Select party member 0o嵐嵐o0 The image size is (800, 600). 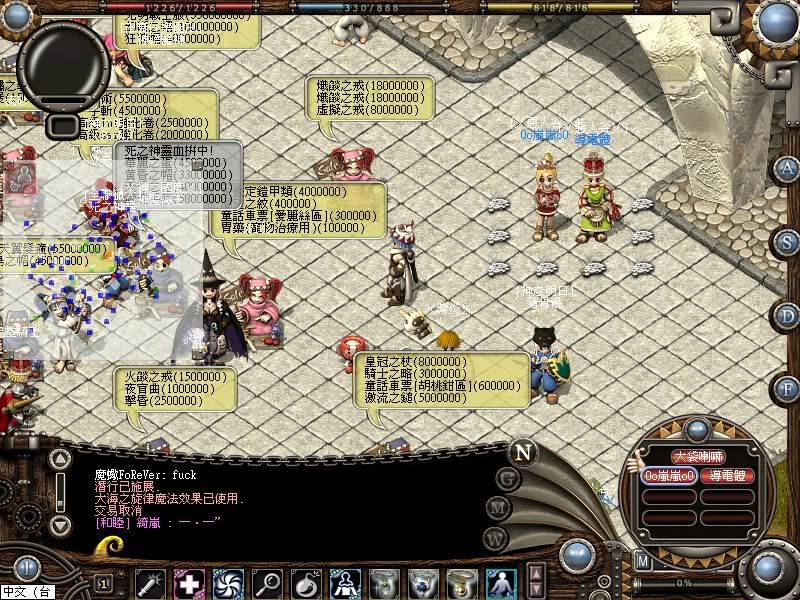tap(669, 476)
